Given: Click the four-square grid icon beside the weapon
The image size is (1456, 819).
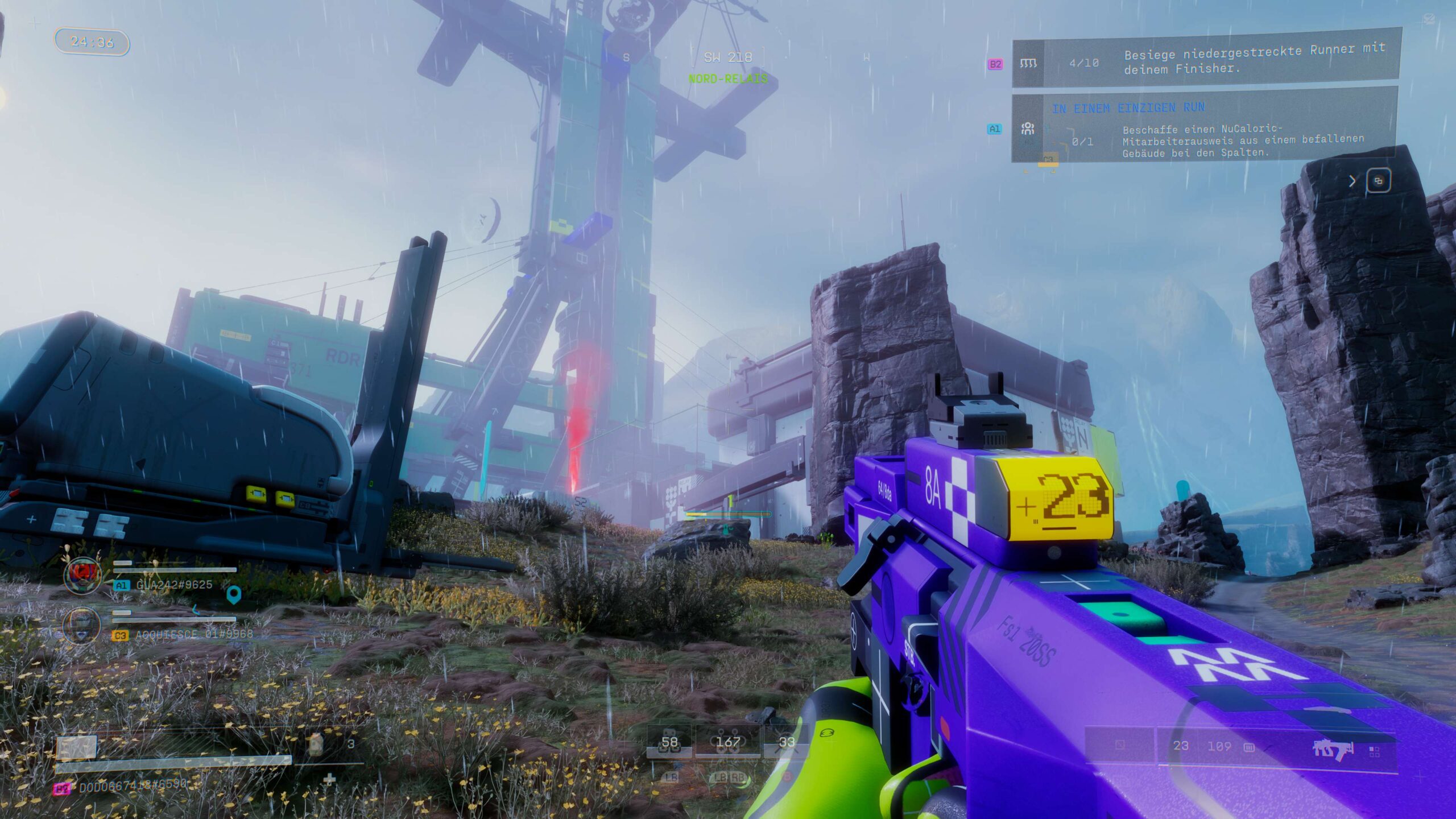Looking at the screenshot, I should point(1375,752).
